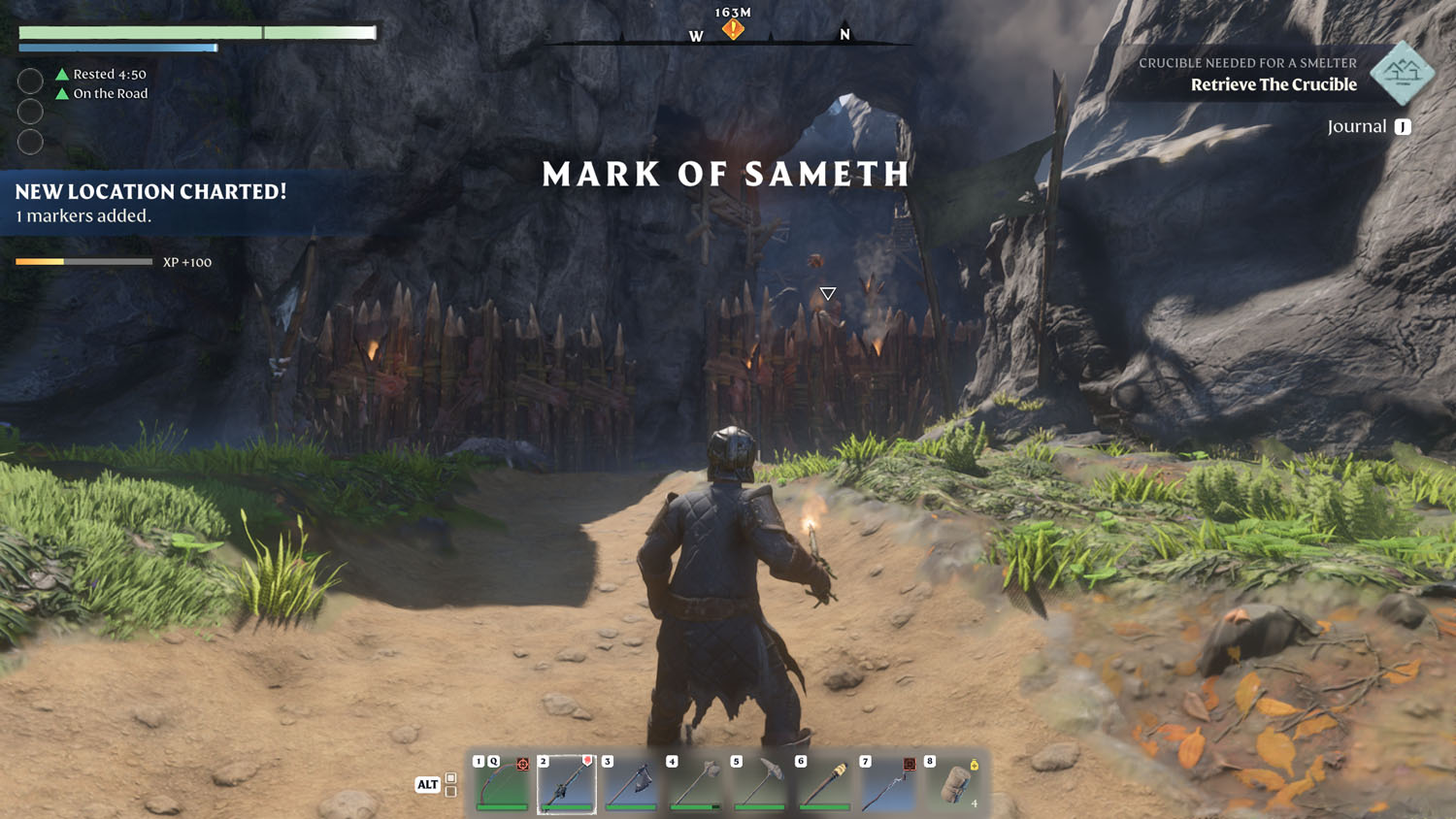Expand the second empty buff circle slot
This screenshot has height=819, width=1456.
click(x=30, y=111)
